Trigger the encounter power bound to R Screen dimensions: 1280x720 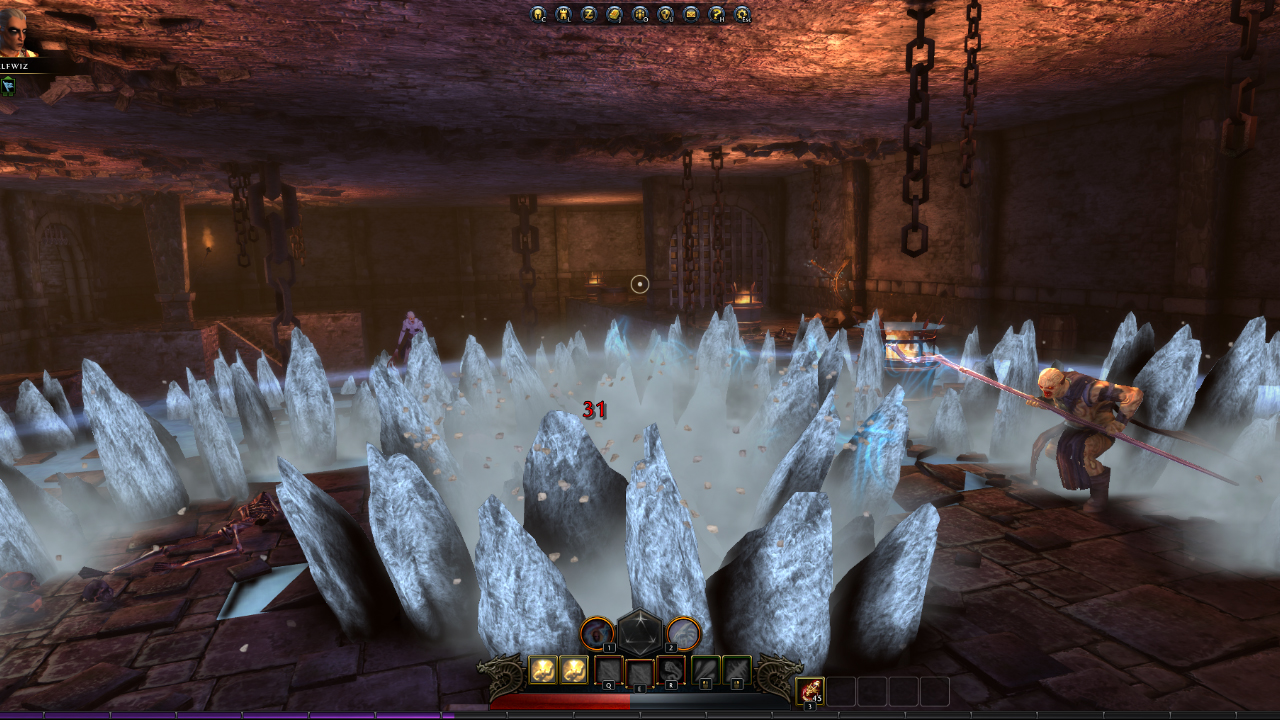pos(671,670)
